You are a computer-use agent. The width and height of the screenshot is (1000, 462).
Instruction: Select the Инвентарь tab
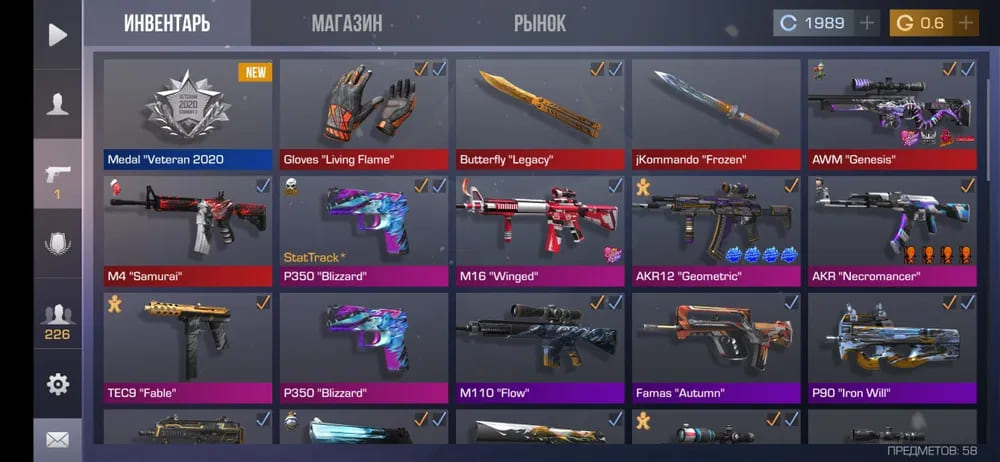point(167,23)
